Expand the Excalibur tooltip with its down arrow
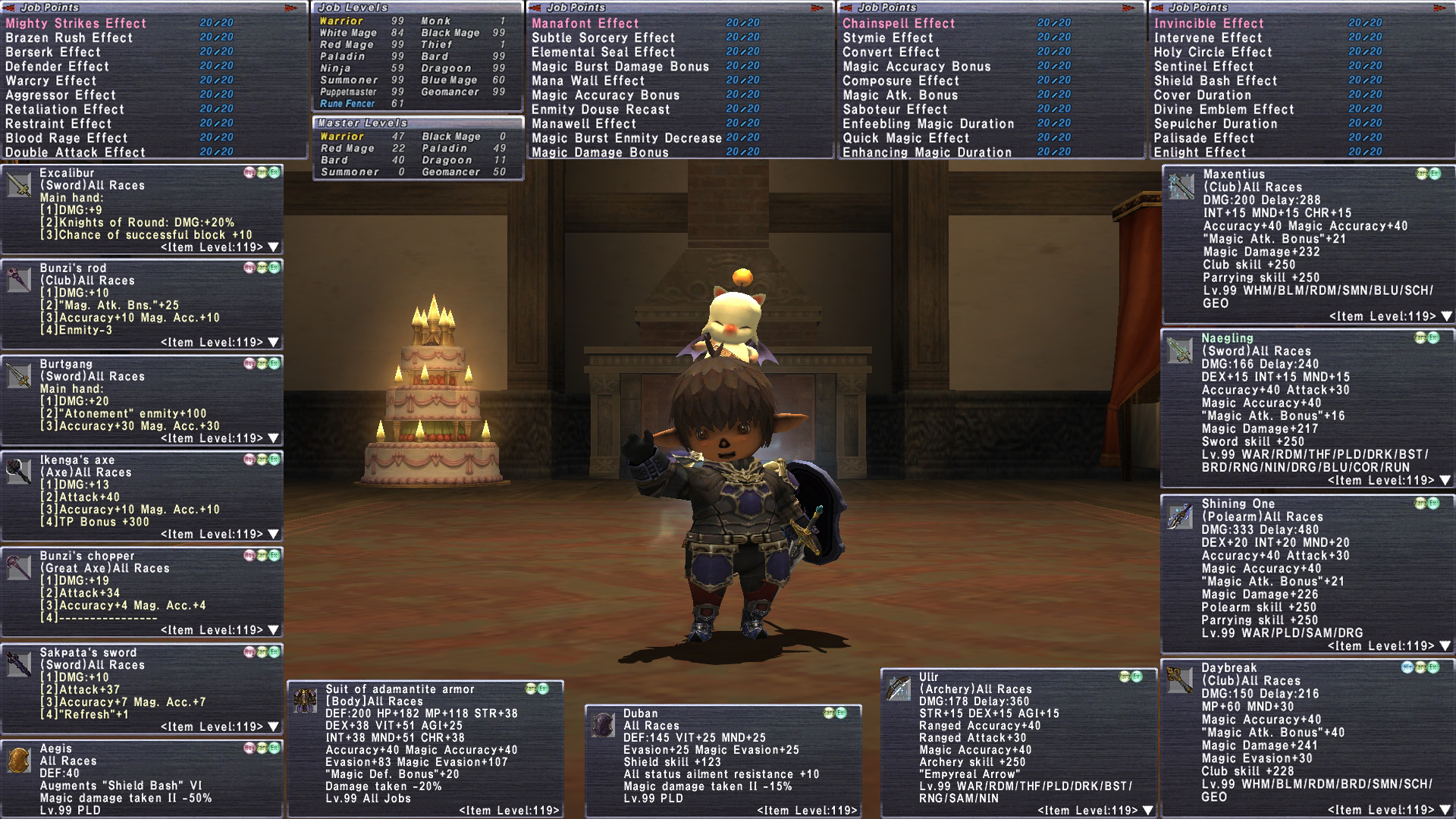Screen dimensions: 1456x819 [x=274, y=247]
